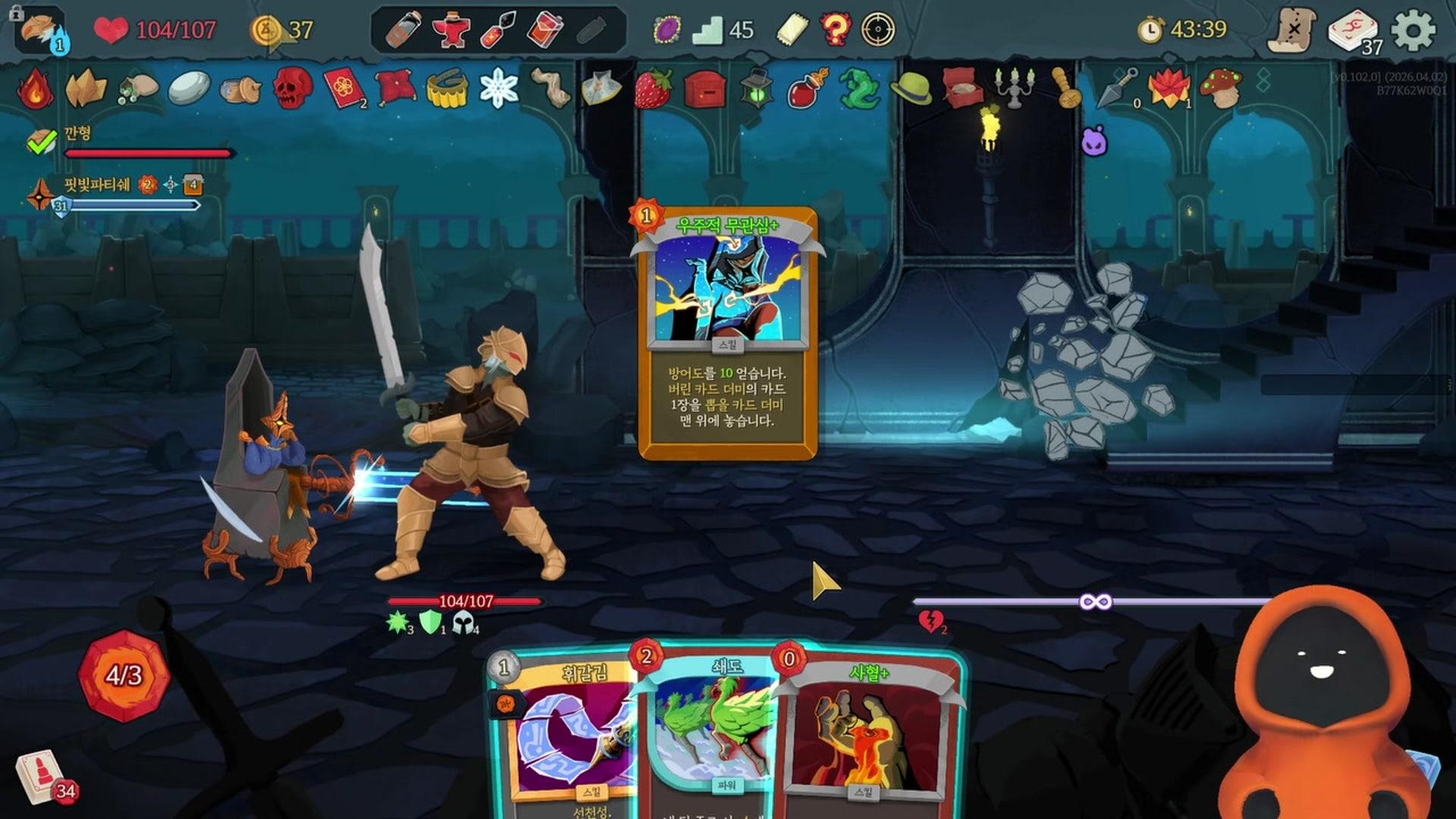This screenshot has width=1456, height=819.
Task: Inspect the red mushroom relic
Action: tap(1221, 88)
